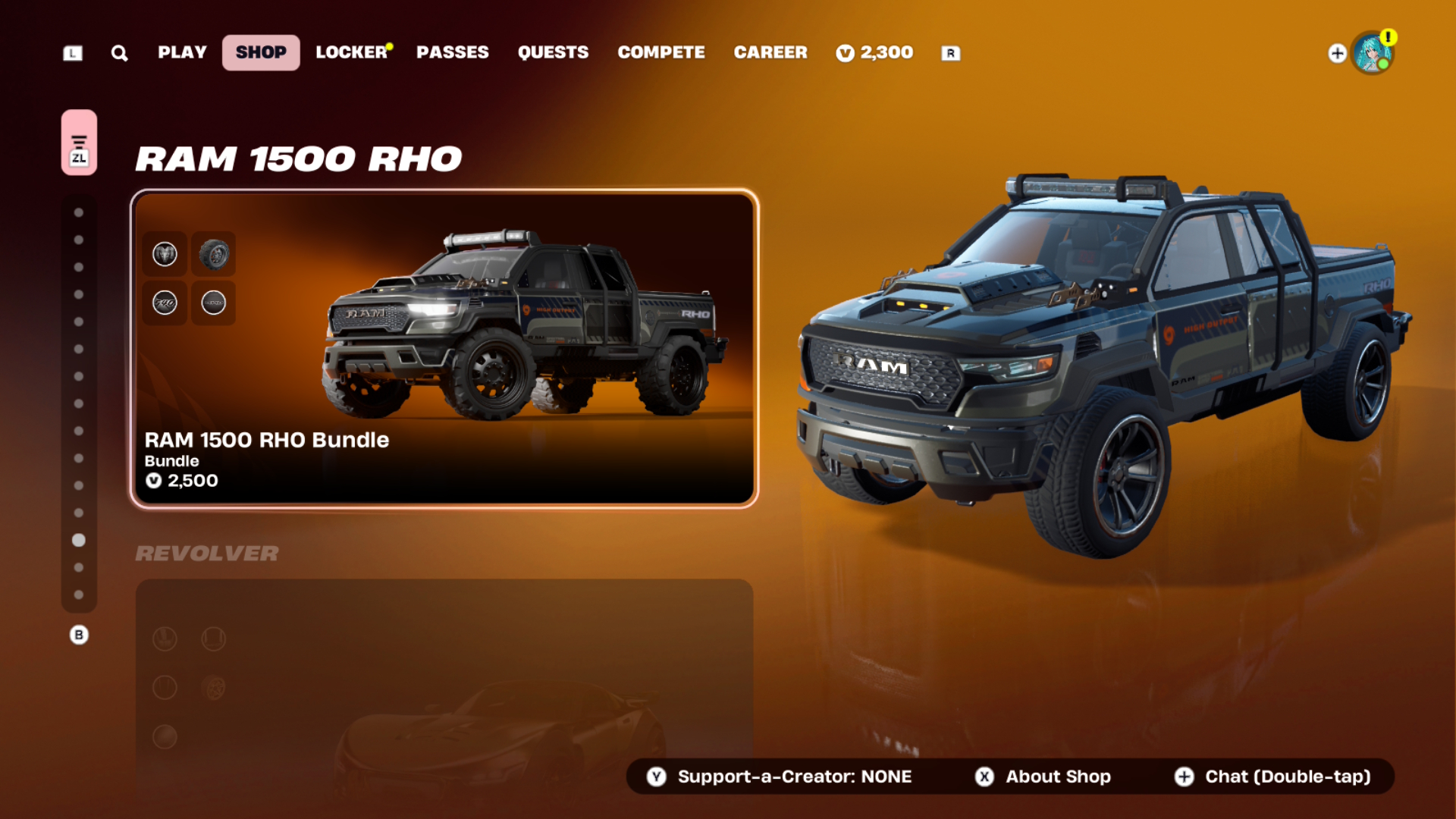Open the Locker tab
The height and width of the screenshot is (819, 1456).
point(352,52)
